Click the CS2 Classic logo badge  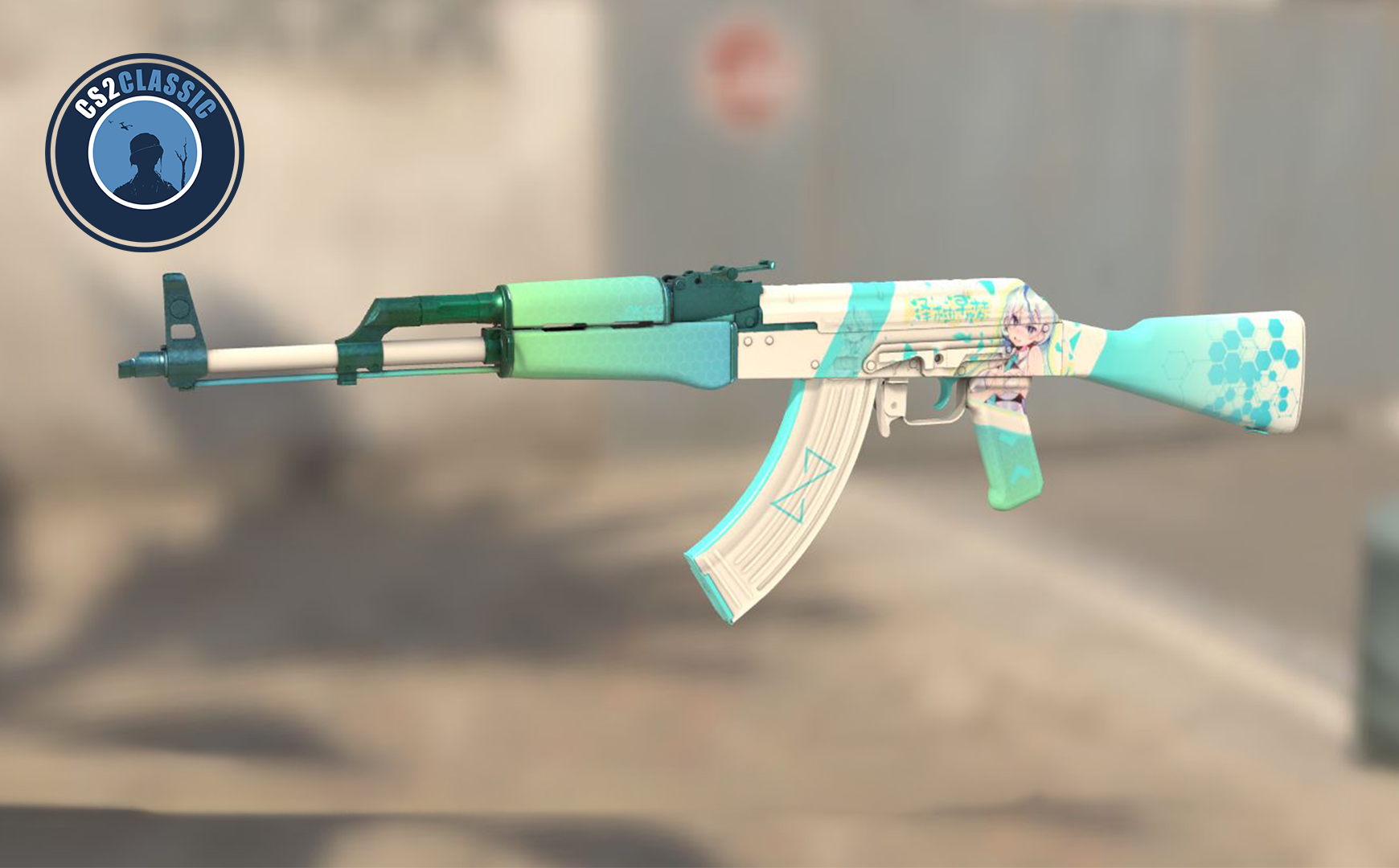pos(145,152)
